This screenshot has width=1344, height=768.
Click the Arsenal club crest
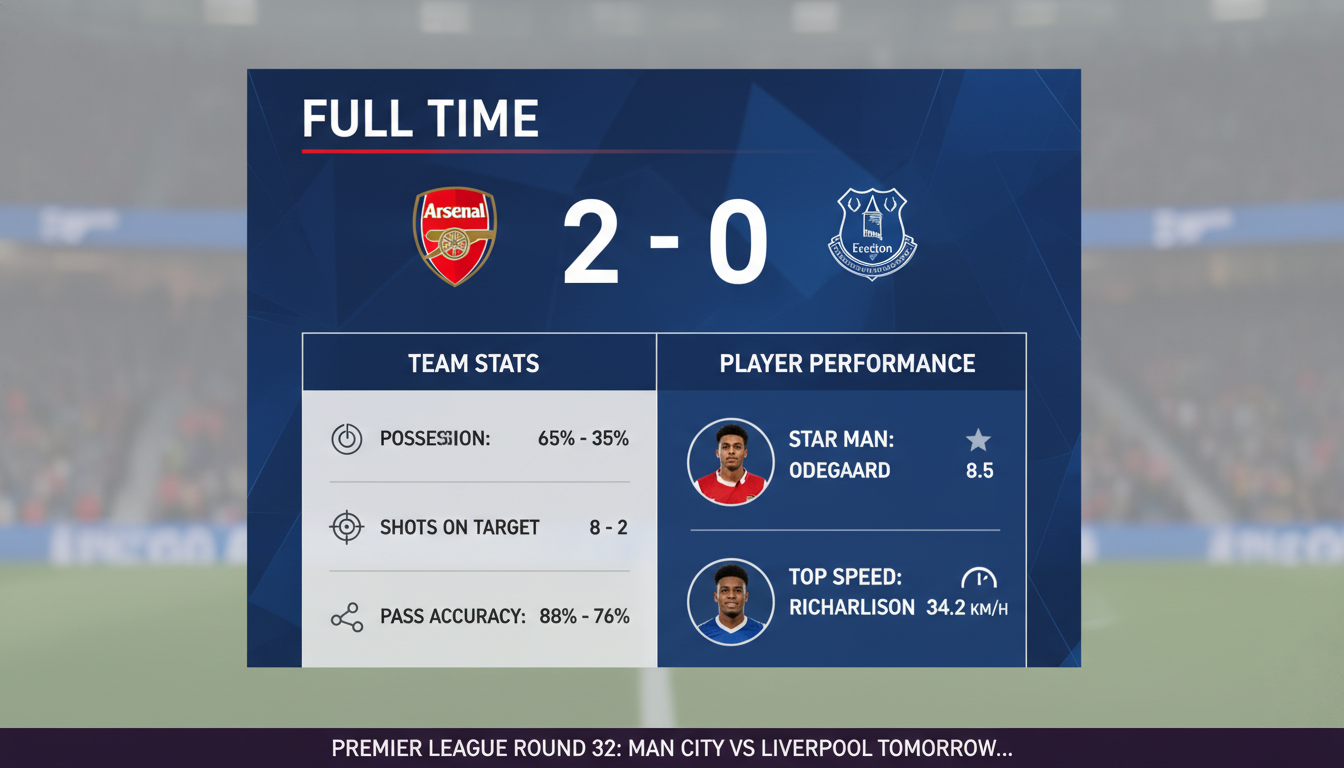(454, 238)
